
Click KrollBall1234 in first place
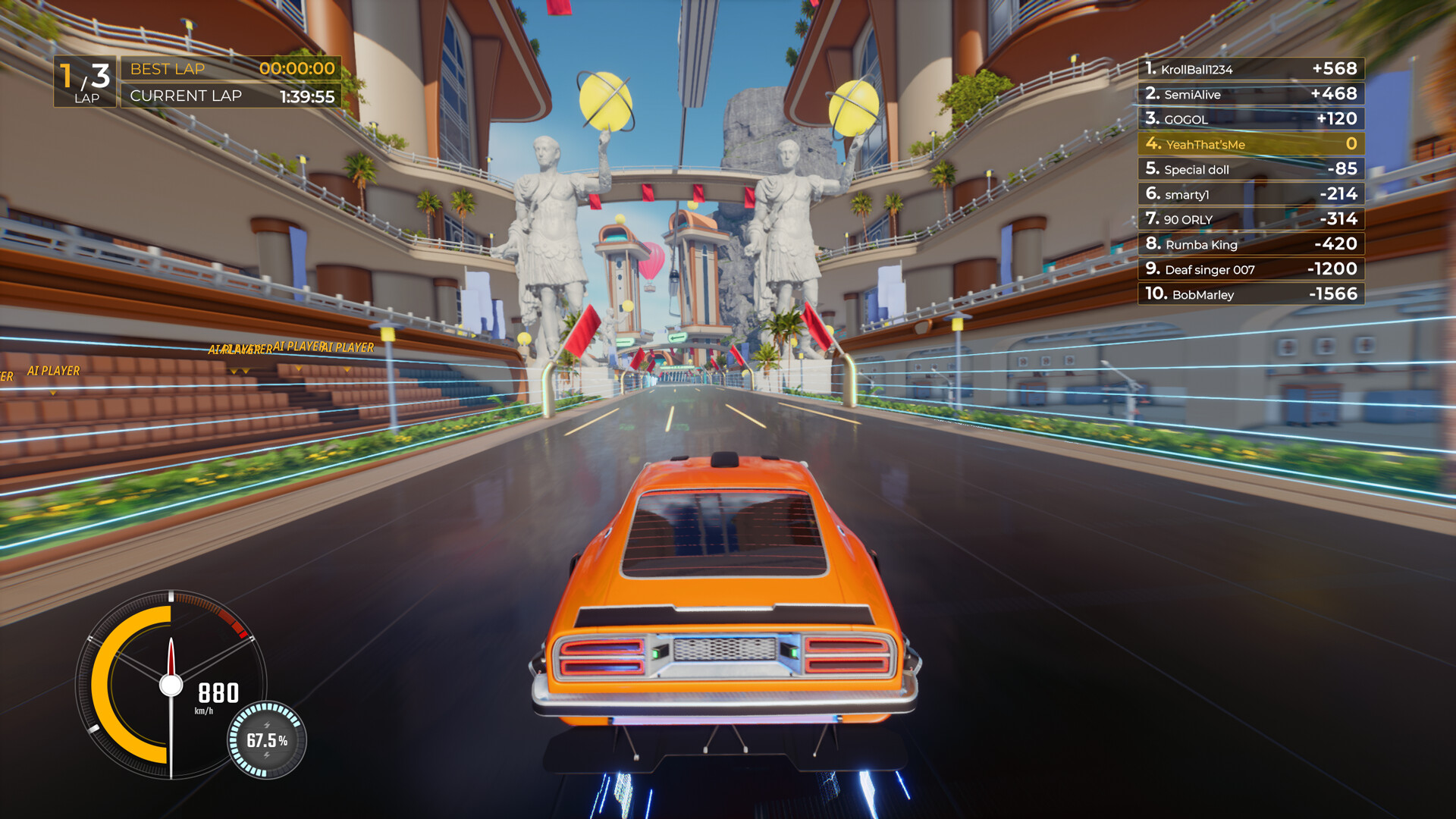[x=1250, y=68]
